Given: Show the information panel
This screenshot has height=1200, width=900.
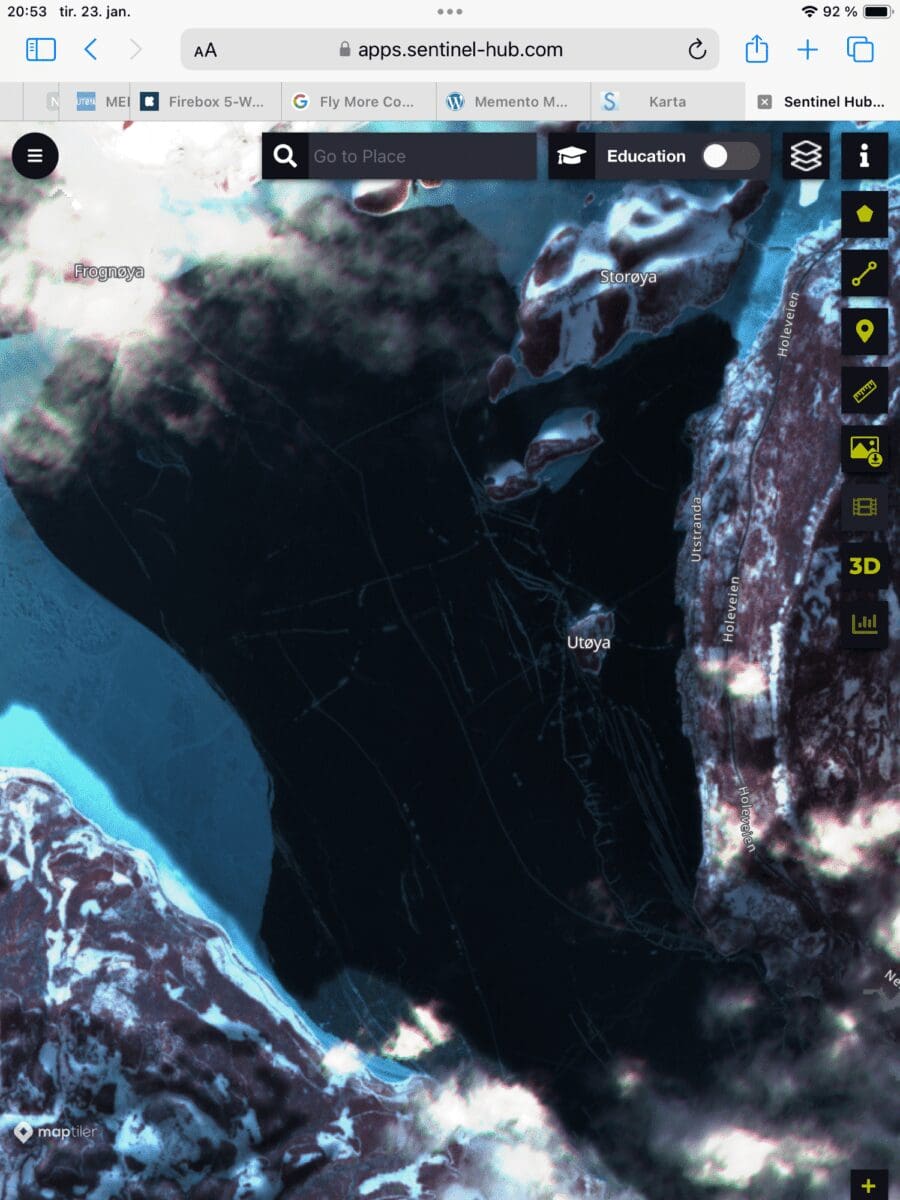Looking at the screenshot, I should click(864, 156).
